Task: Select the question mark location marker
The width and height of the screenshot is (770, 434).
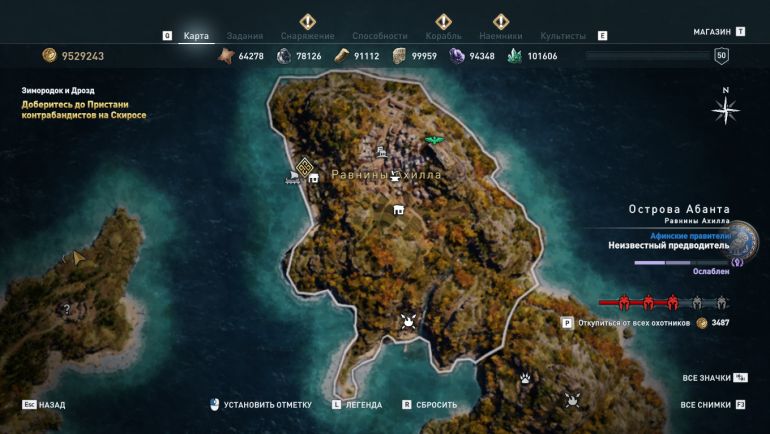Action: click(67, 310)
